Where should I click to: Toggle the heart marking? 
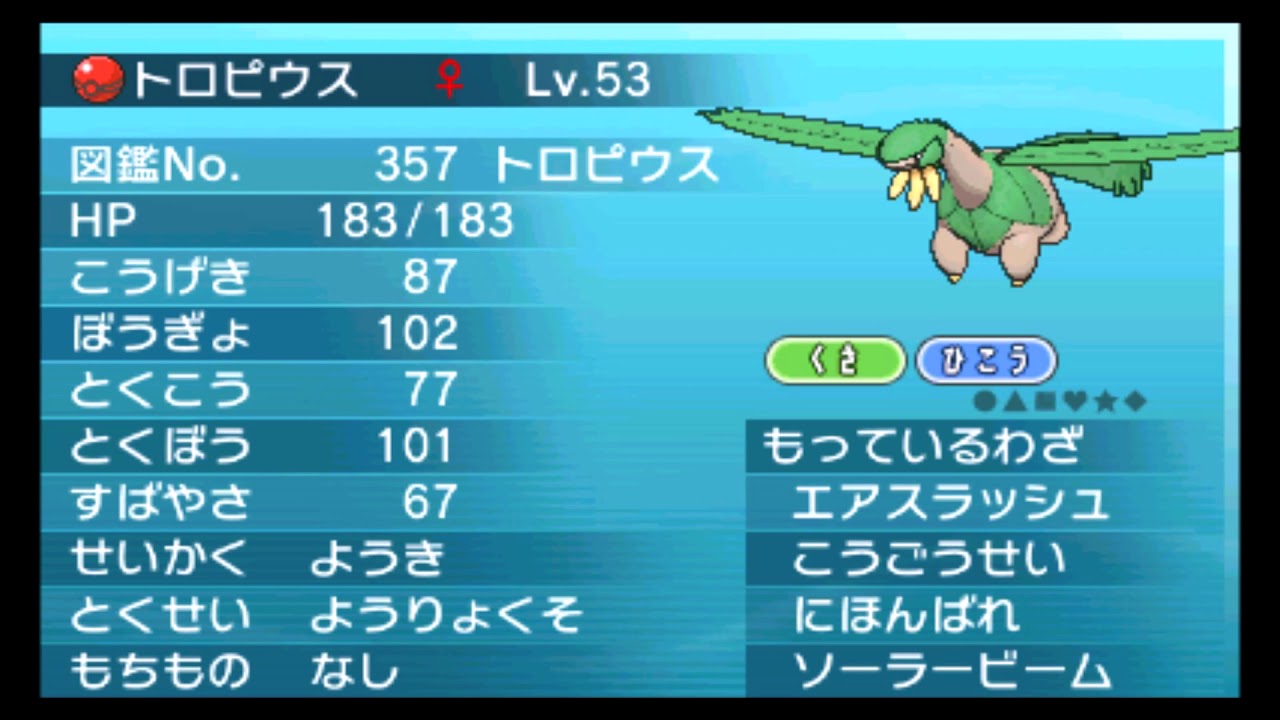[x=1076, y=399]
